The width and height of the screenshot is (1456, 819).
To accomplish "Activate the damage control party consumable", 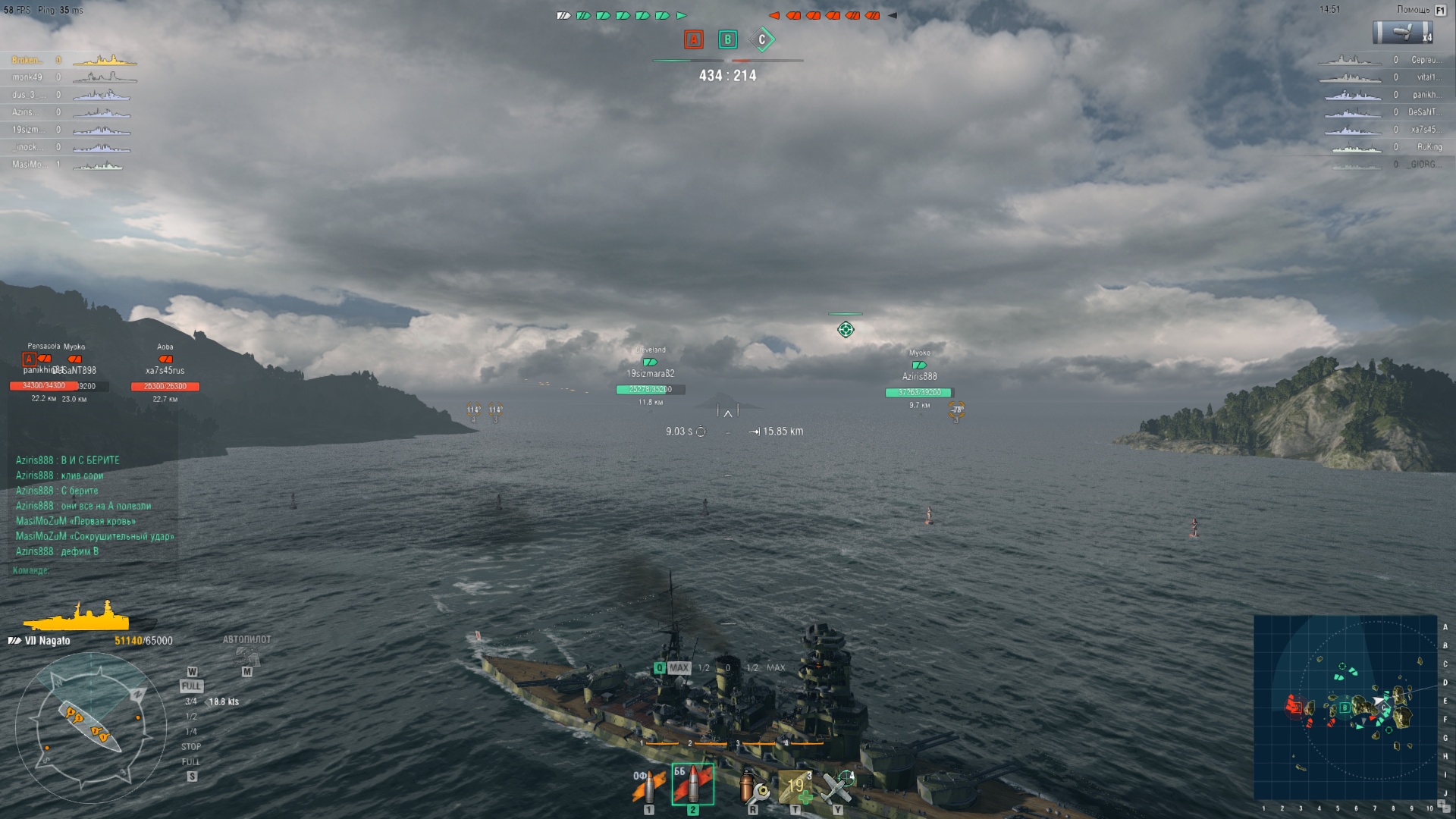I will pos(753,787).
